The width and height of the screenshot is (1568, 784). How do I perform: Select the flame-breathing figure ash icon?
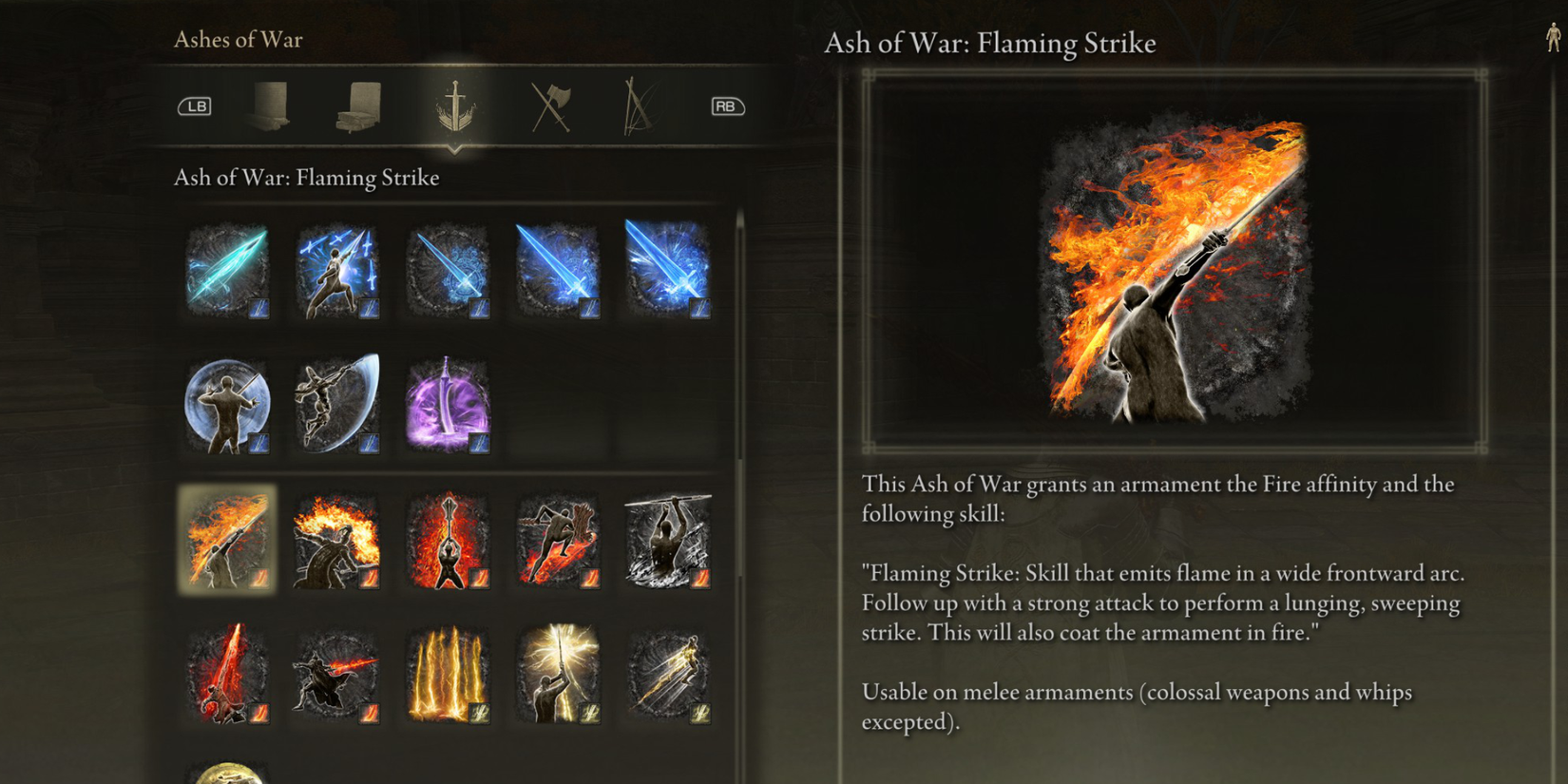(337, 540)
